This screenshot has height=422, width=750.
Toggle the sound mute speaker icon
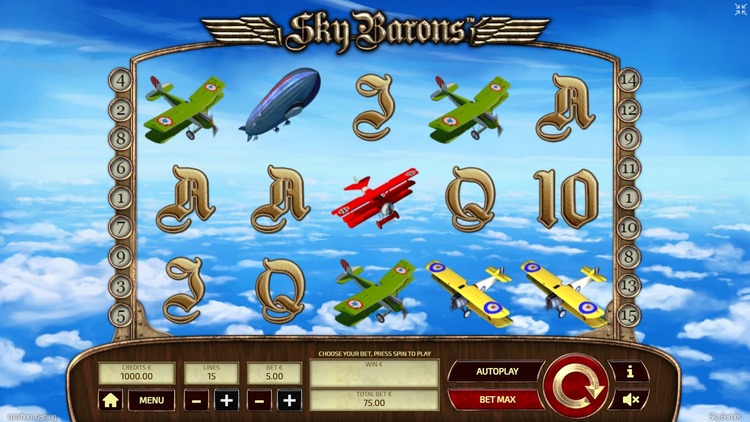630,399
